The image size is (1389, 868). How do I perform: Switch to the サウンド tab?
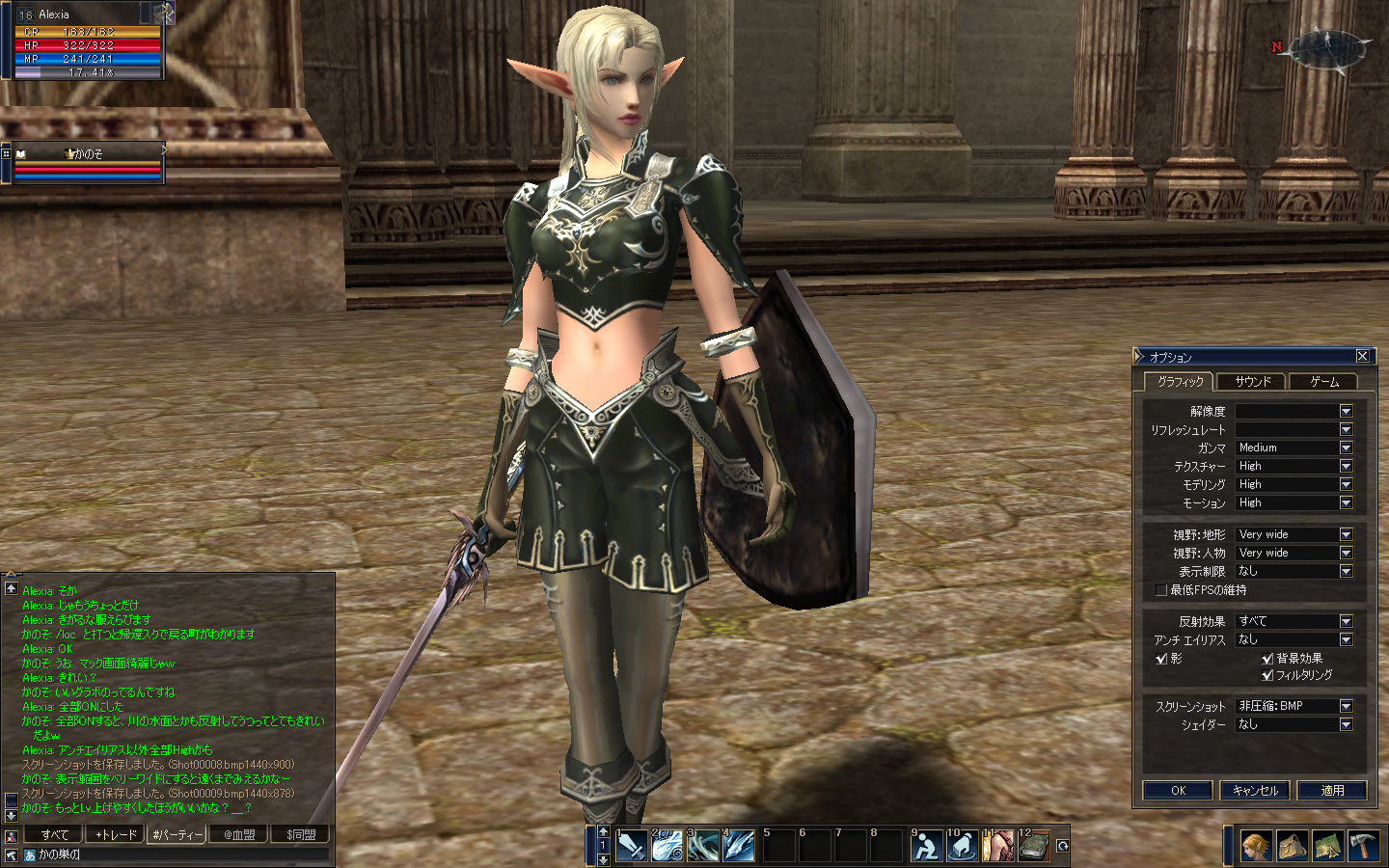(x=1252, y=382)
